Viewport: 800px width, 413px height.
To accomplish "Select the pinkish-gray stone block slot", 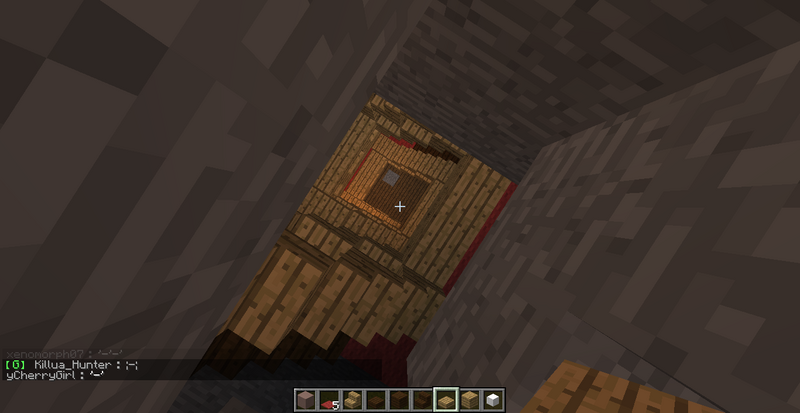I will (305, 399).
